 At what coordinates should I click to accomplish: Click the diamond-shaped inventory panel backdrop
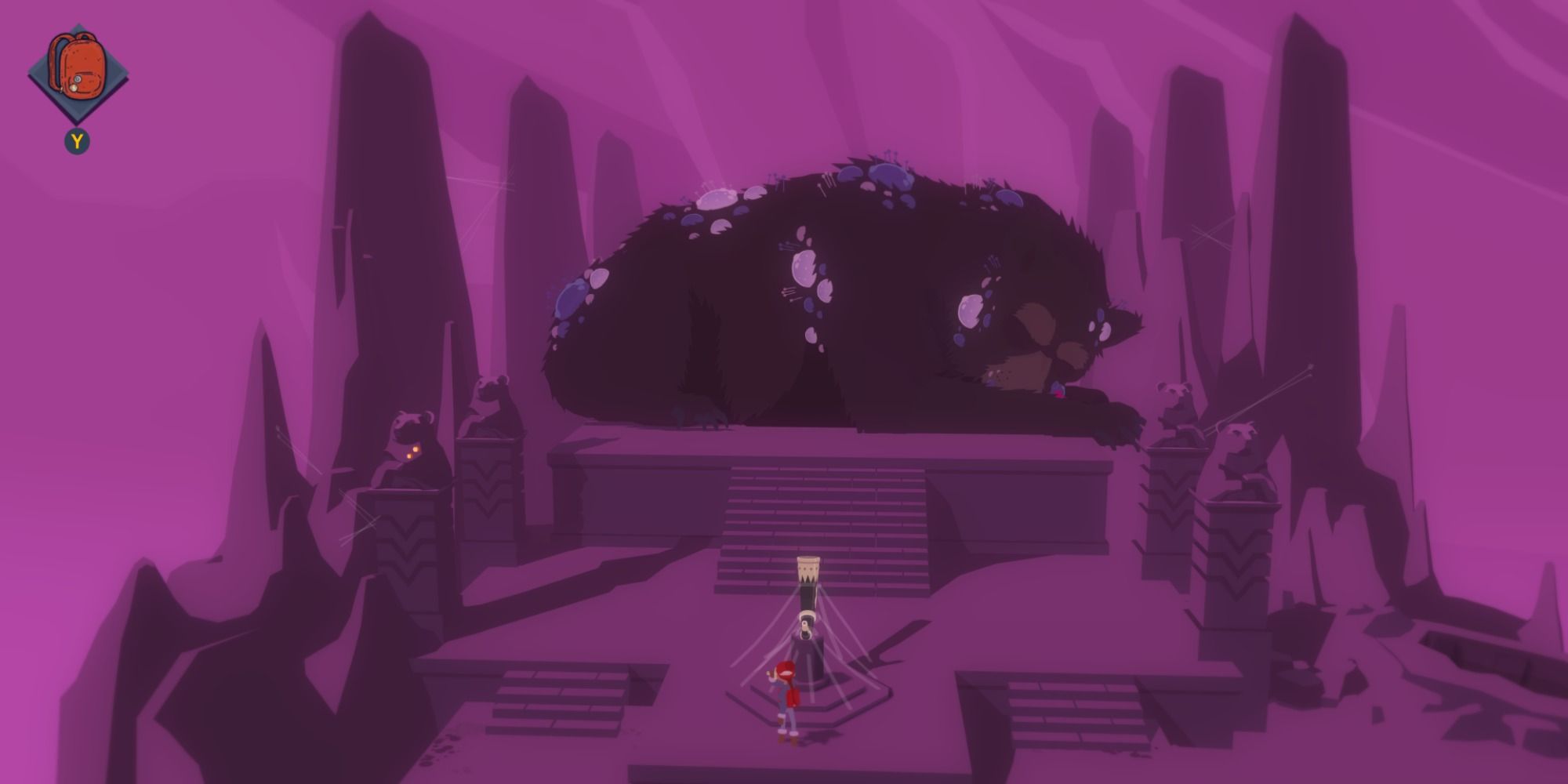(78, 71)
